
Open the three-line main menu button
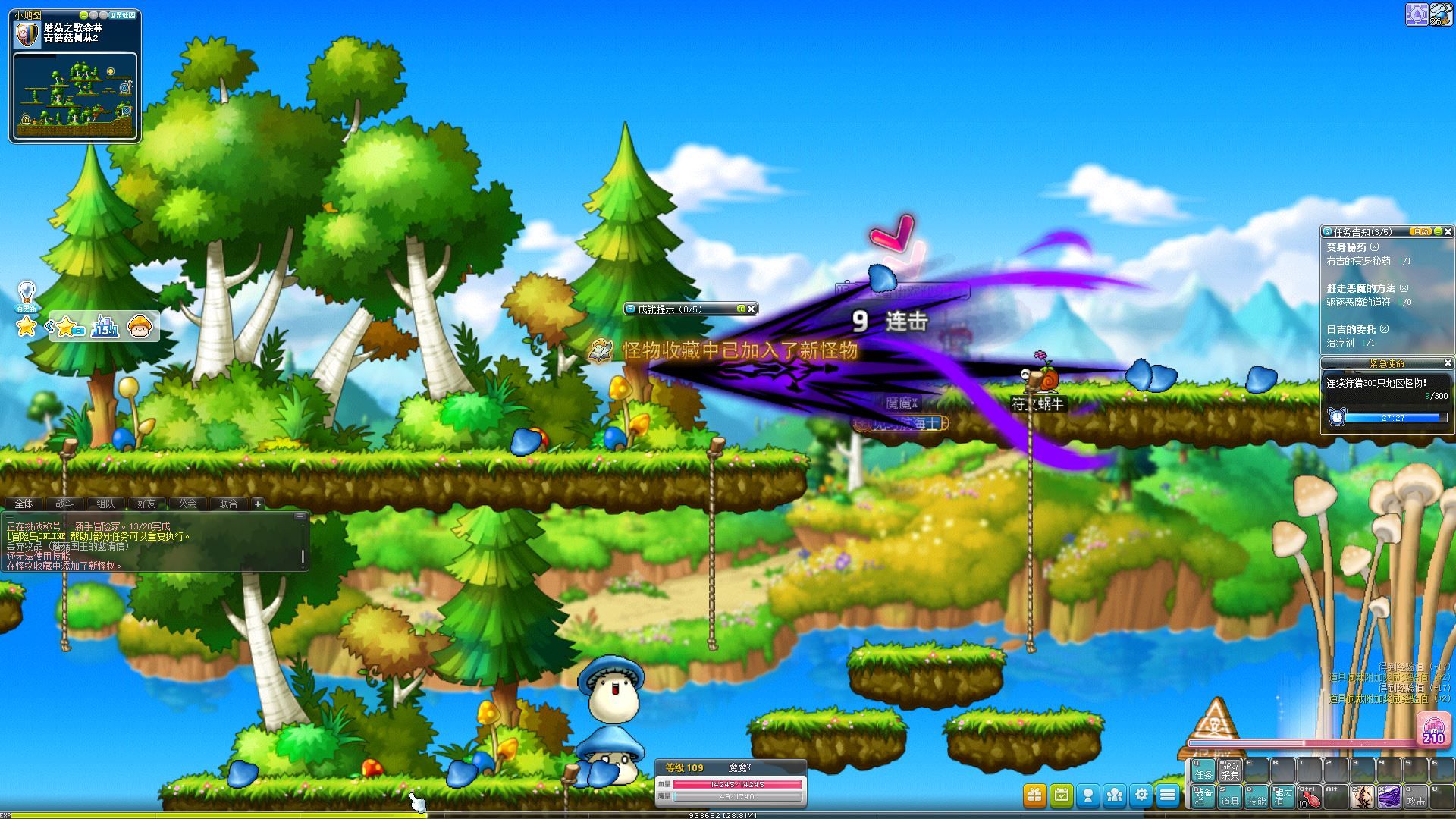(1168, 795)
